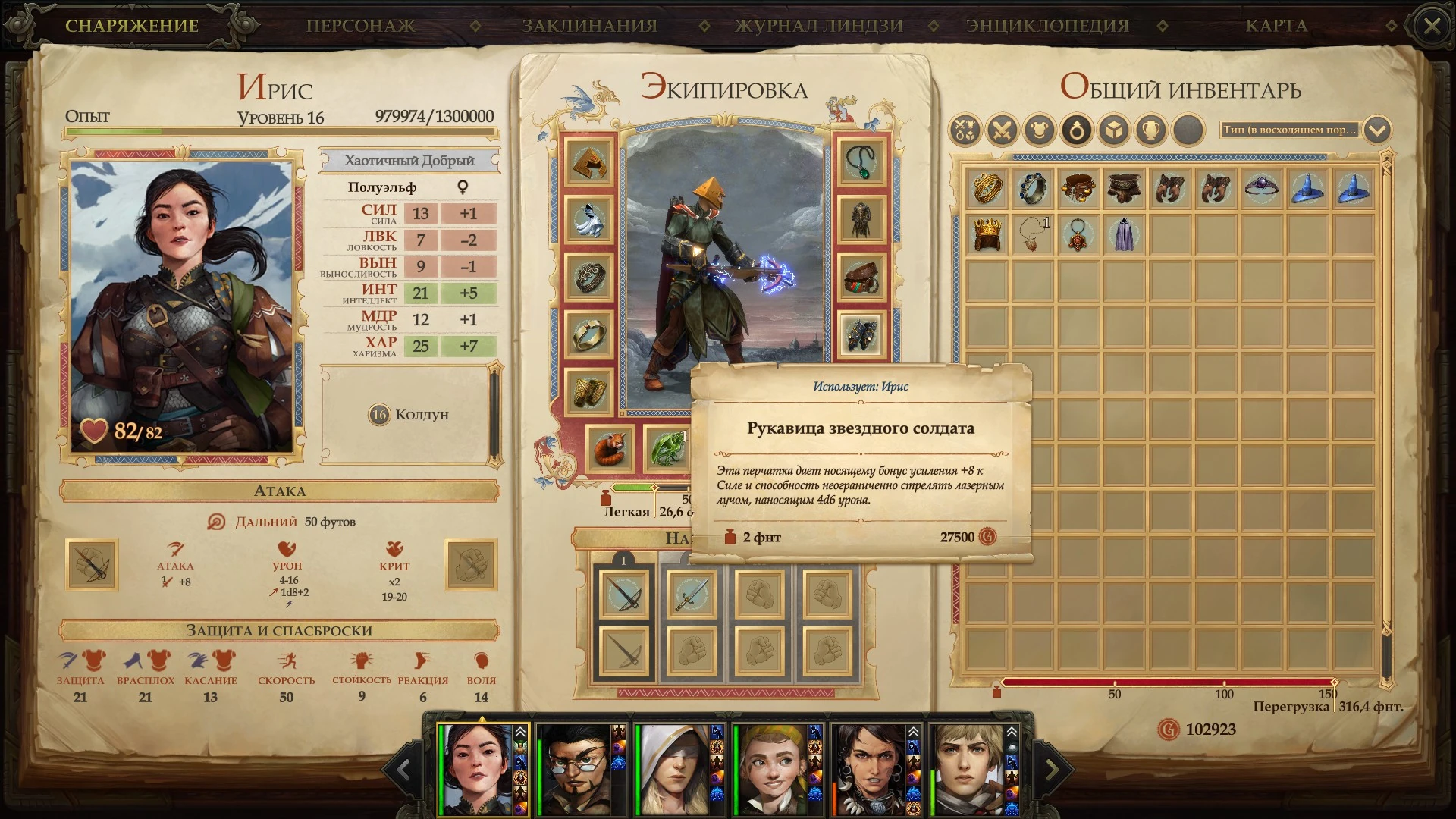
Task: Select the first weapon set crossbow slot
Action: (624, 594)
